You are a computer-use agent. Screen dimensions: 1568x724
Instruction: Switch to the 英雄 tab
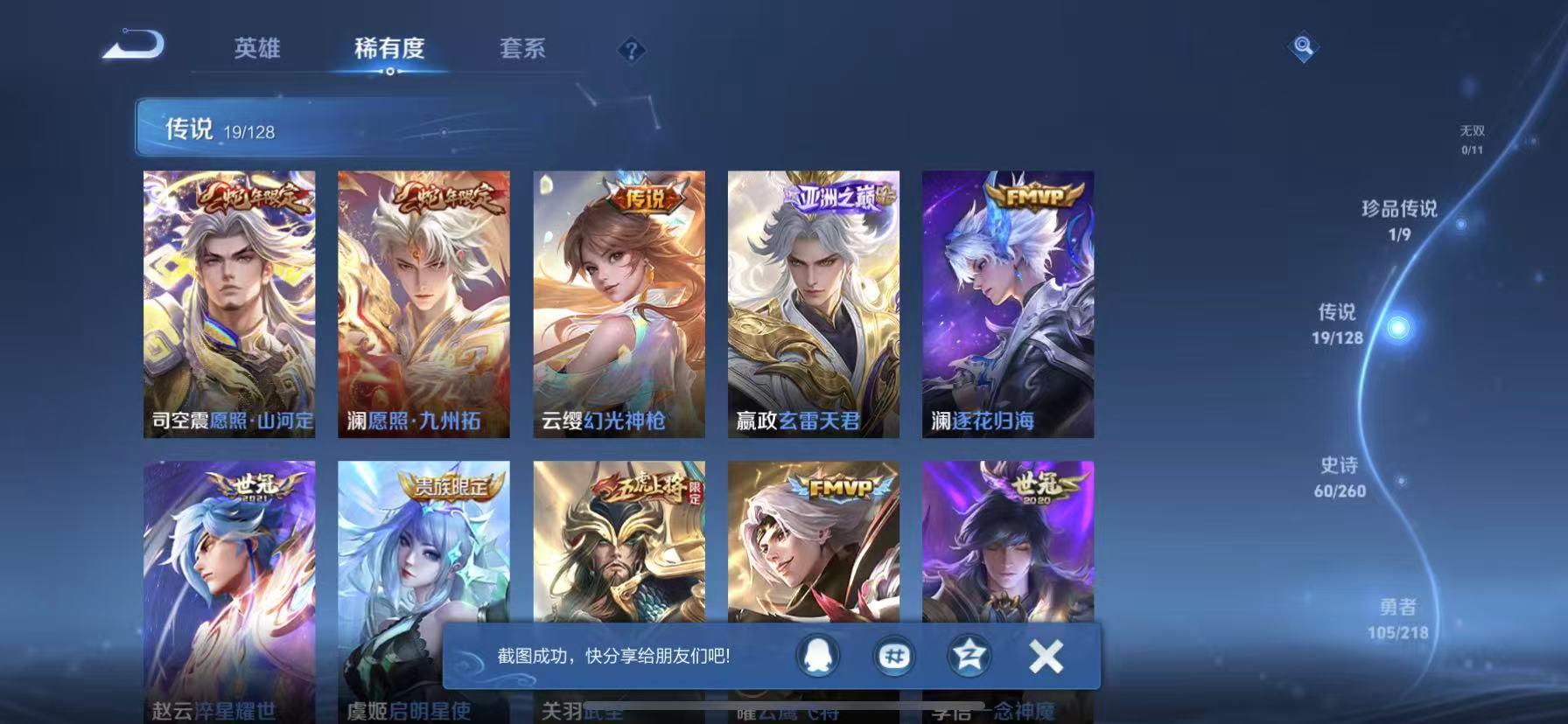pos(258,50)
